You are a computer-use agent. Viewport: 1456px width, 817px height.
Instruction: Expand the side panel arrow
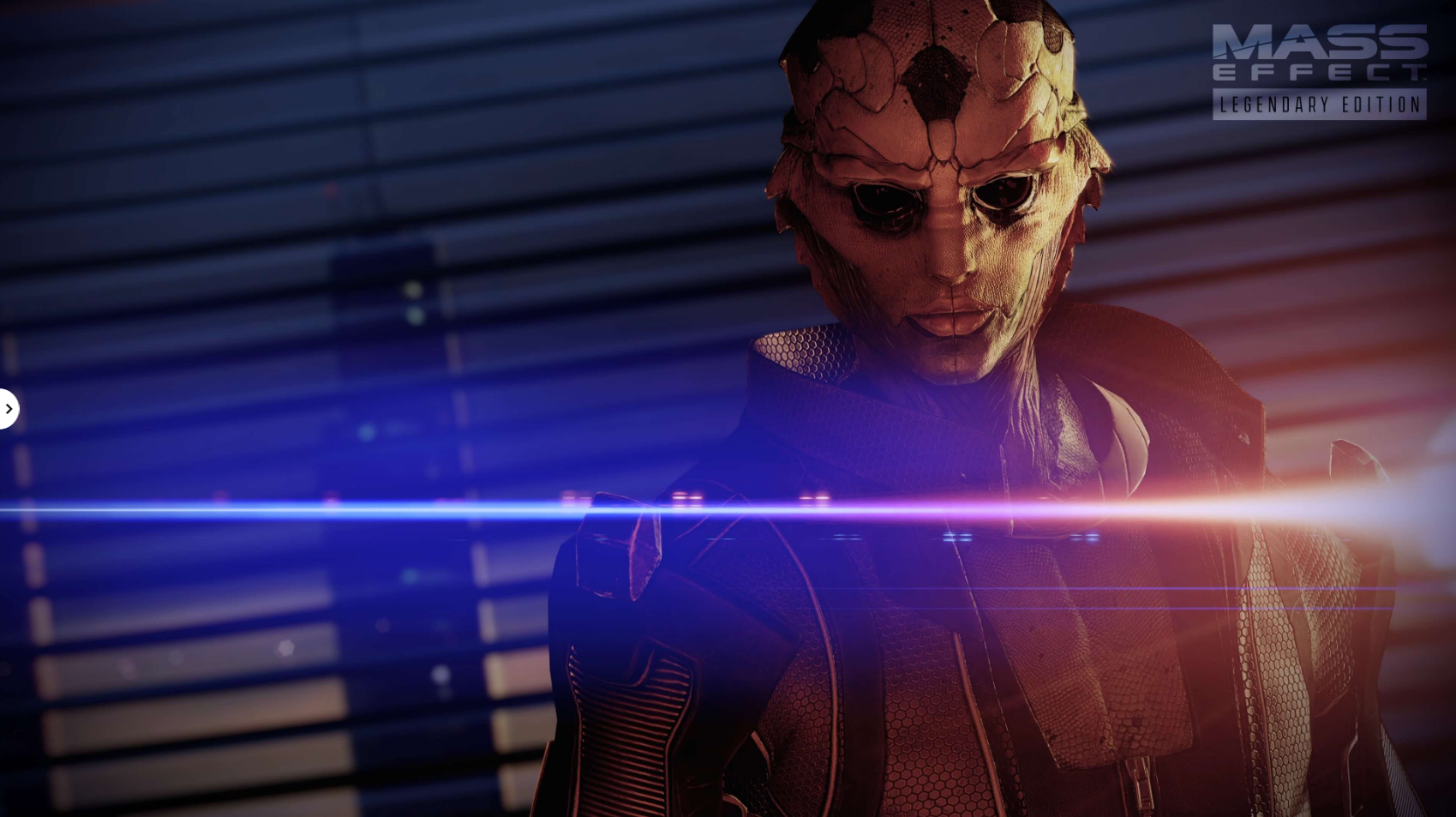(8, 409)
